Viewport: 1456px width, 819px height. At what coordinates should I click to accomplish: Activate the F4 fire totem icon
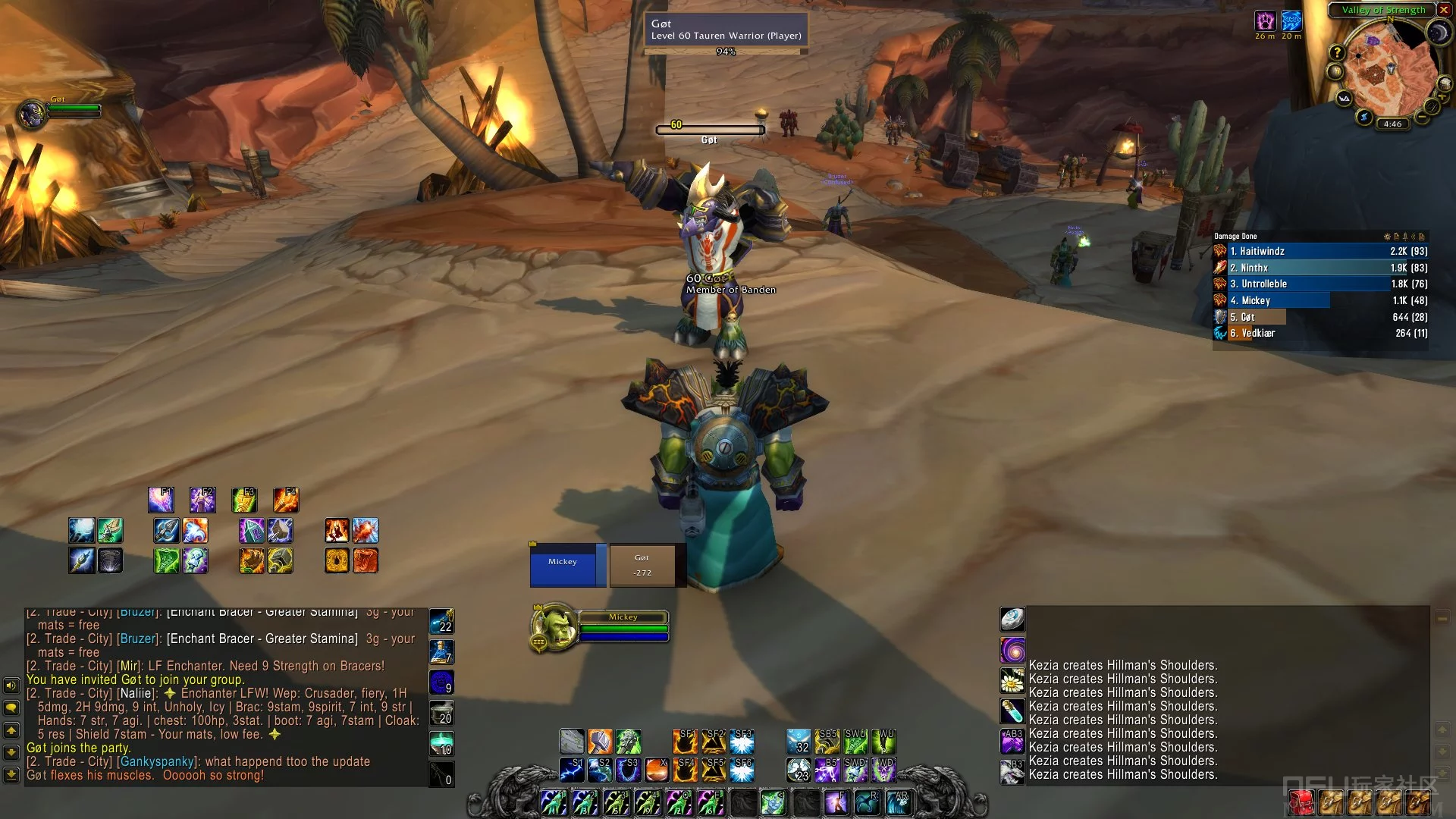286,500
